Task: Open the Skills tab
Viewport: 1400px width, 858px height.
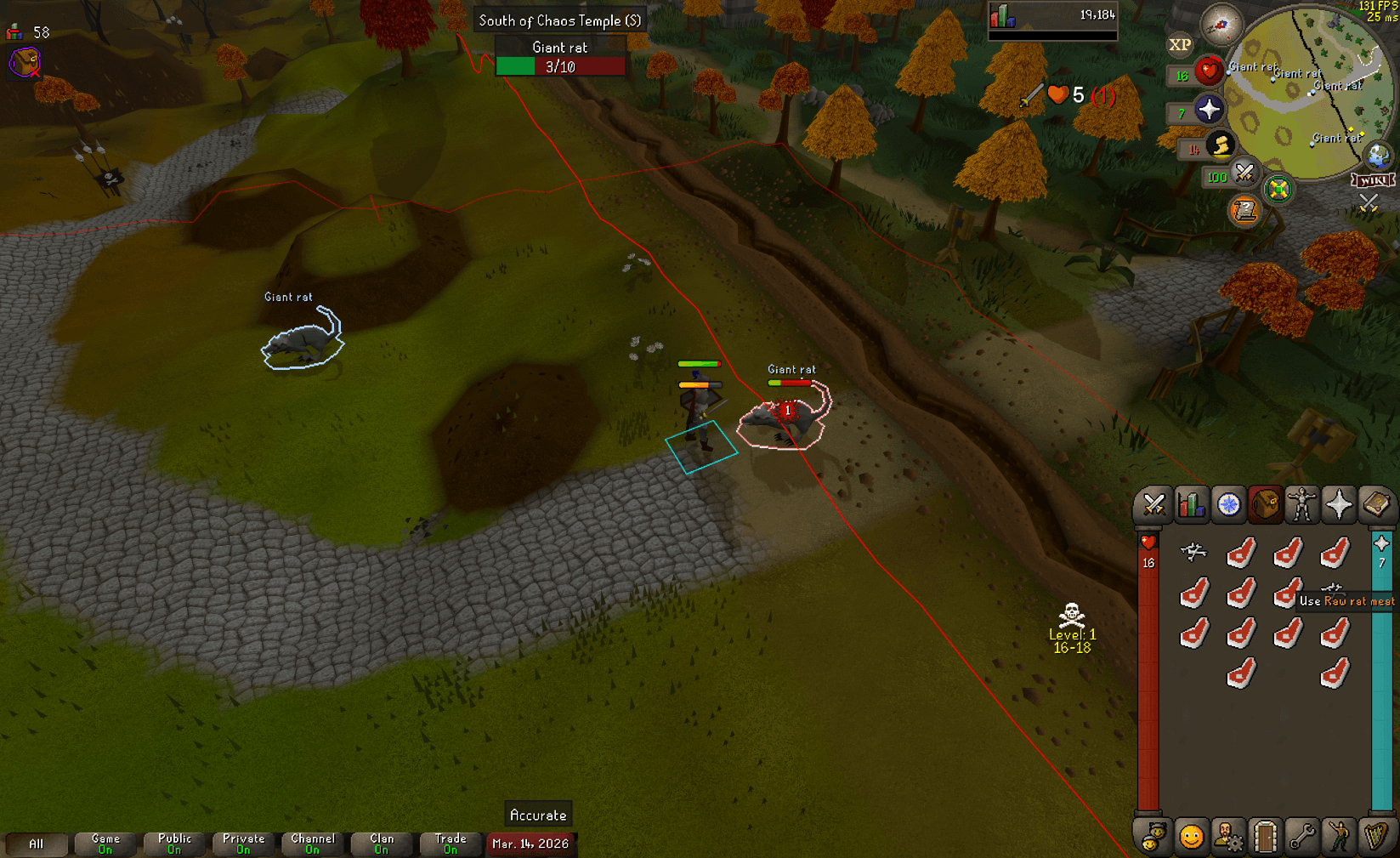Action: (x=1191, y=503)
